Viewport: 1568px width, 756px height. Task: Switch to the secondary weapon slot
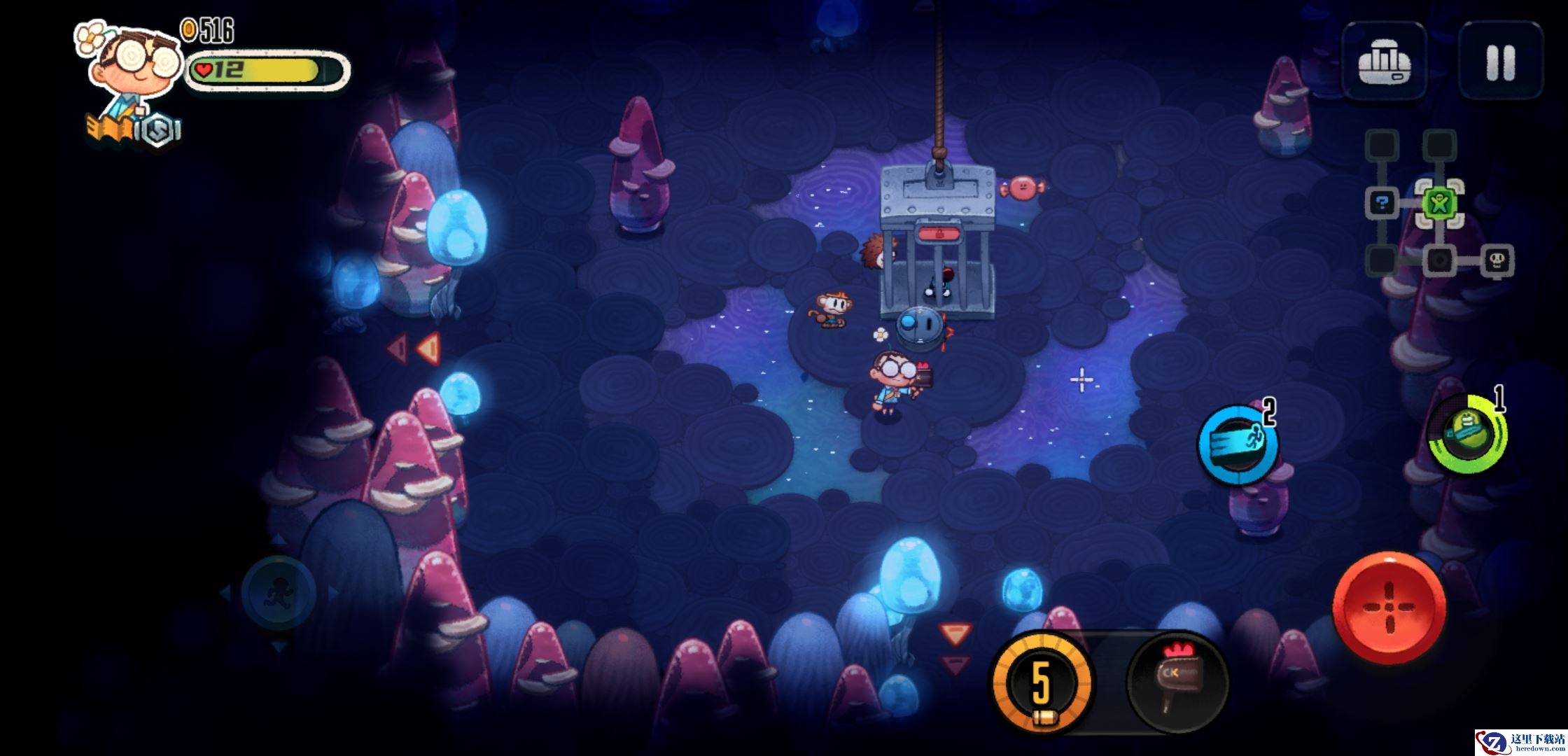click(1177, 681)
